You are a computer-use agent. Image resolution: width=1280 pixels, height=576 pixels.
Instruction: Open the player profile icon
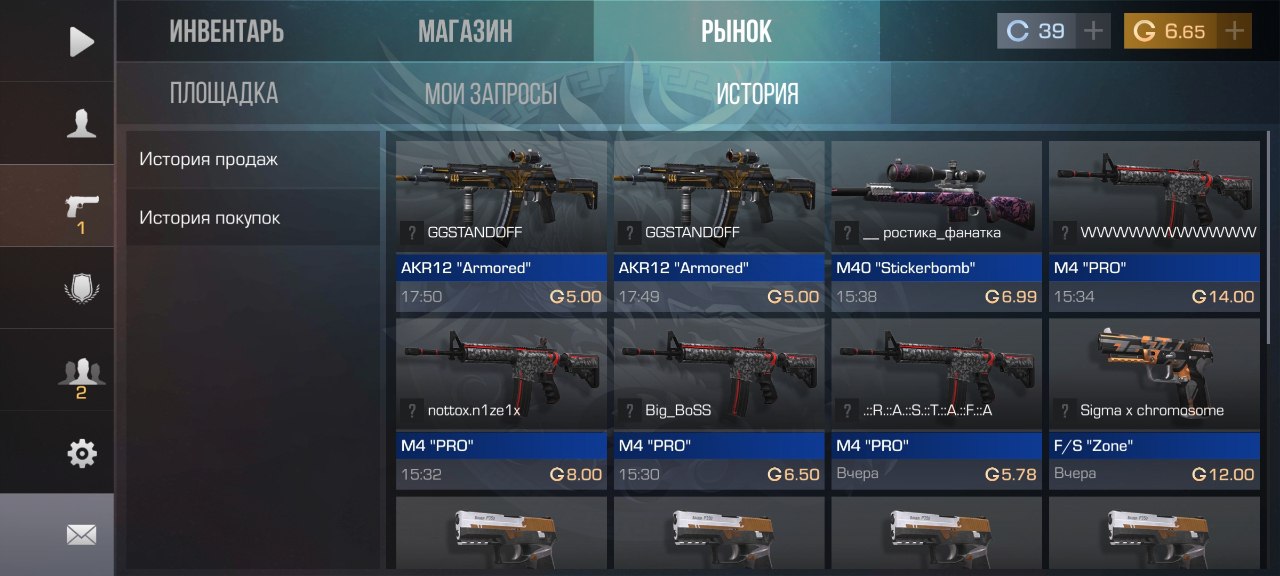pyautogui.click(x=81, y=123)
